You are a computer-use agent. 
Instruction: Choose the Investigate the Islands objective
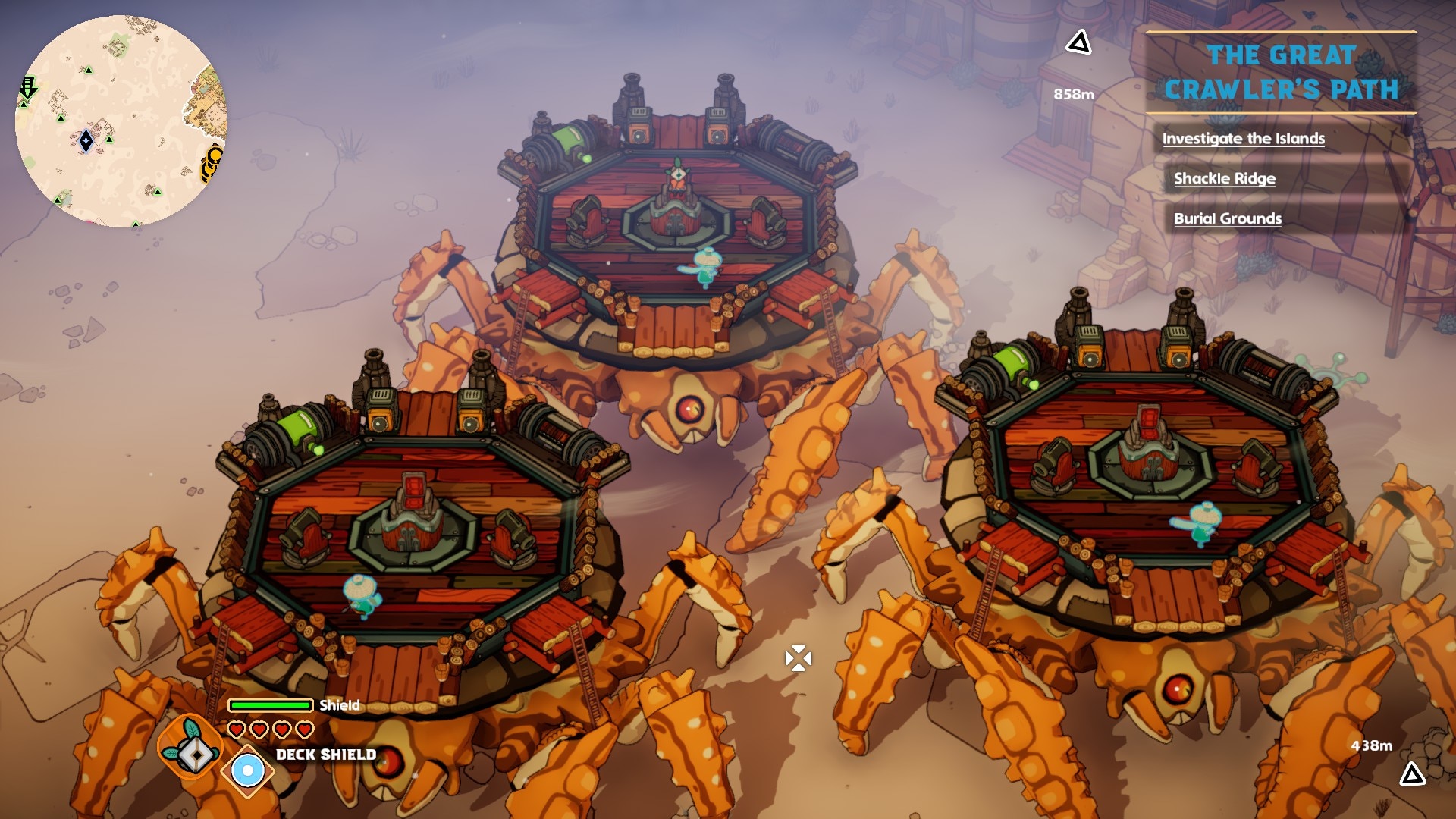click(x=1243, y=138)
